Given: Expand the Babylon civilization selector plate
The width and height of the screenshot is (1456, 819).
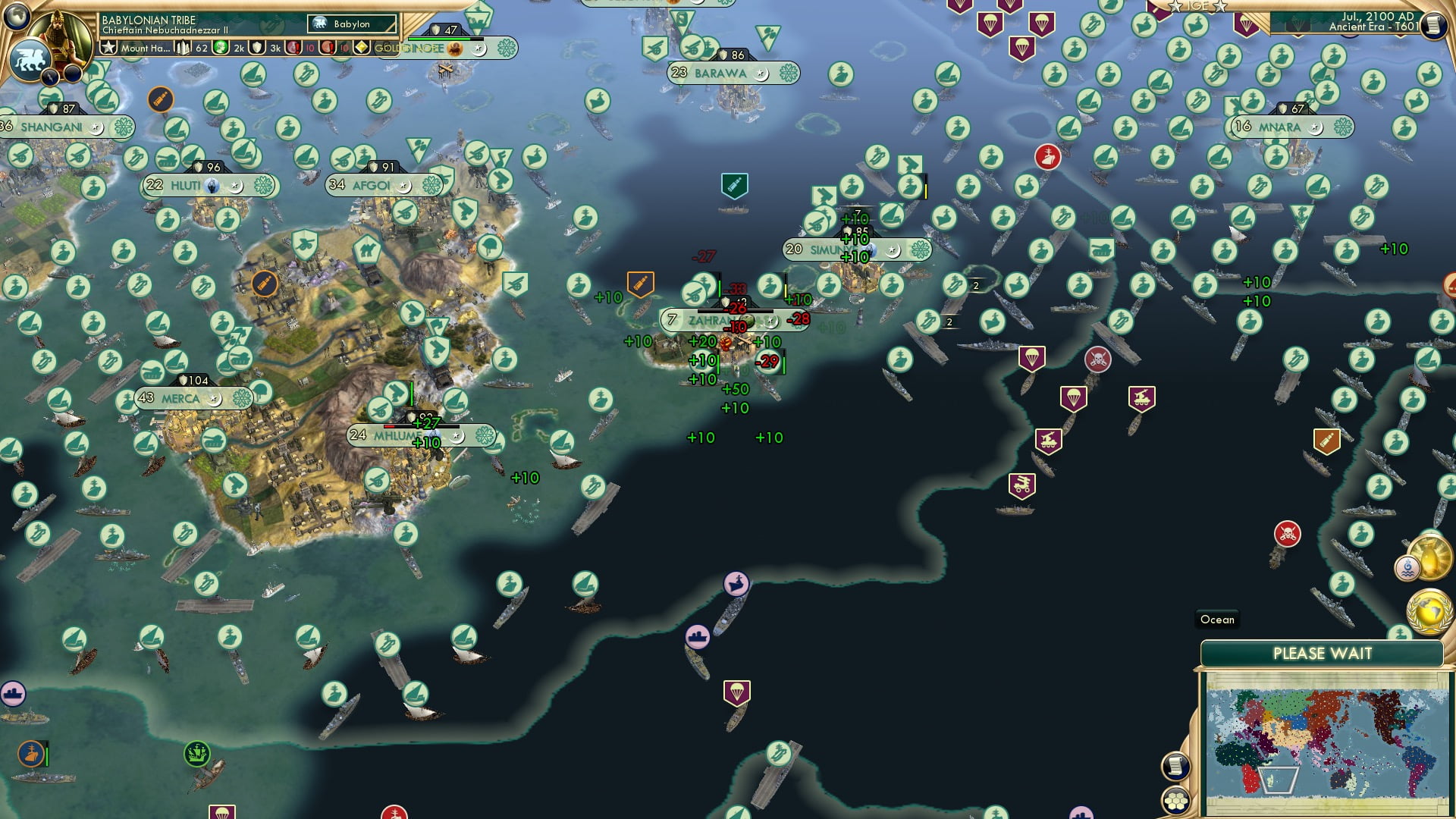Looking at the screenshot, I should 353,24.
